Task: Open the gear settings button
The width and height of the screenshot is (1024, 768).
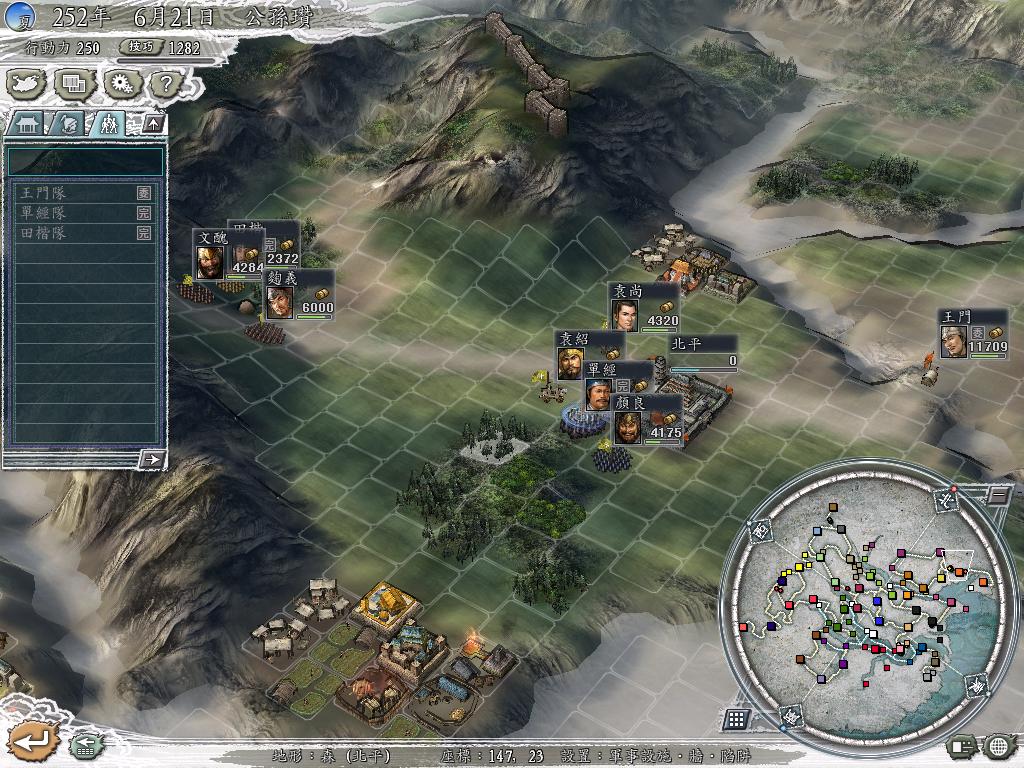Action: pyautogui.click(x=121, y=84)
